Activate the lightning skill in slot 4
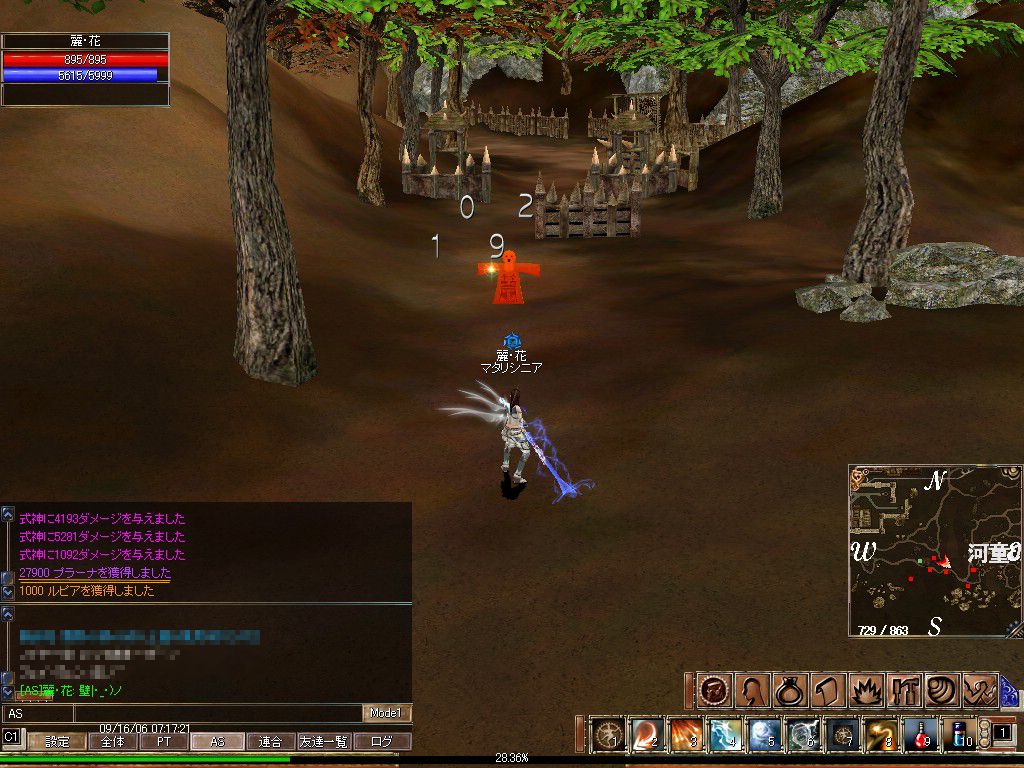The height and width of the screenshot is (768, 1024). pos(725,735)
